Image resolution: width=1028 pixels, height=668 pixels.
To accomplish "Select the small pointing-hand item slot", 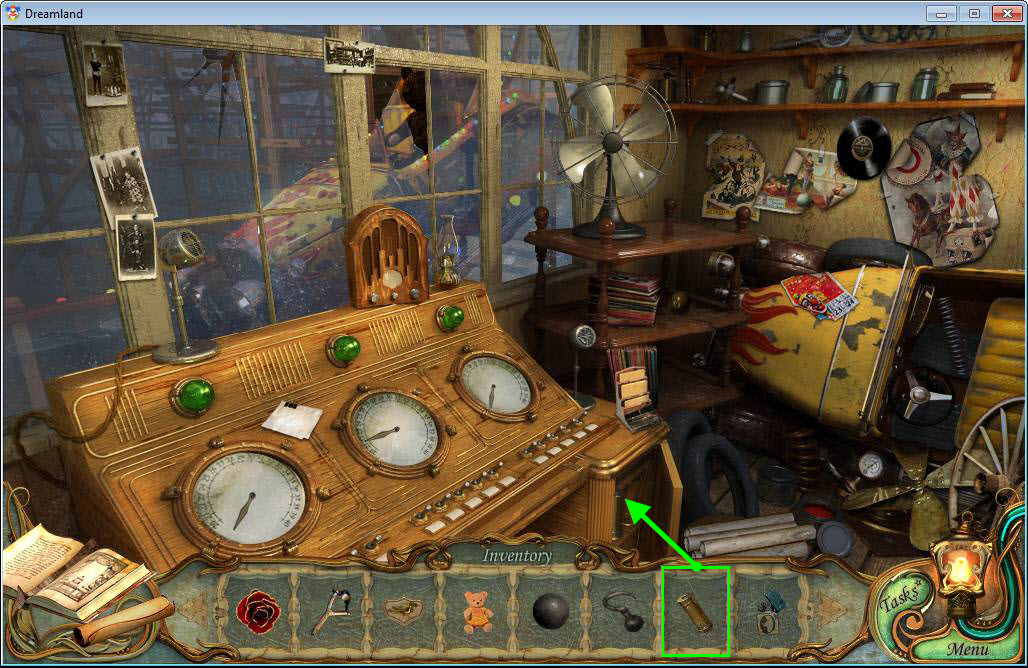I will (x=403, y=612).
